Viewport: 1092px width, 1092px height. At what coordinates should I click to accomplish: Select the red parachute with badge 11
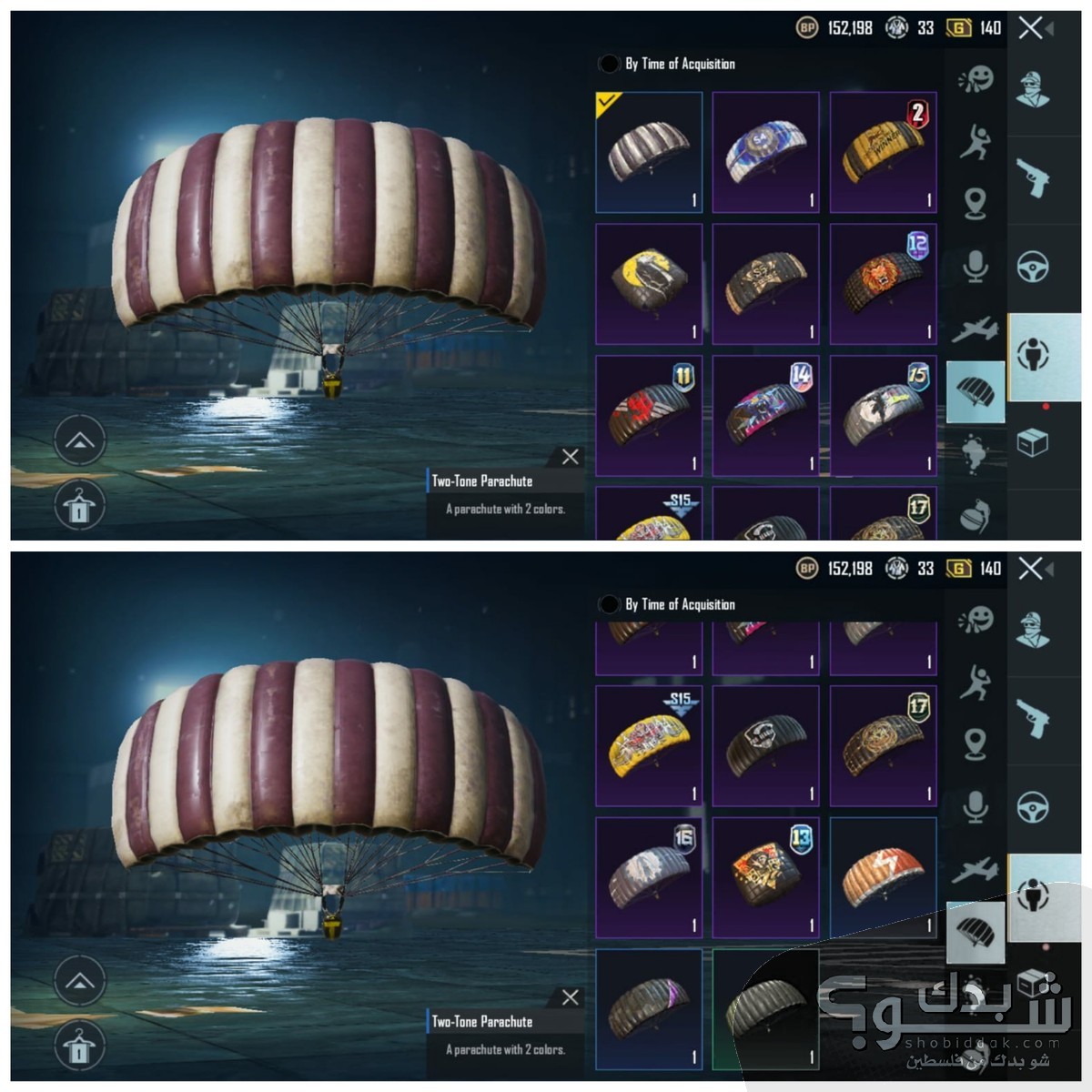tap(649, 416)
